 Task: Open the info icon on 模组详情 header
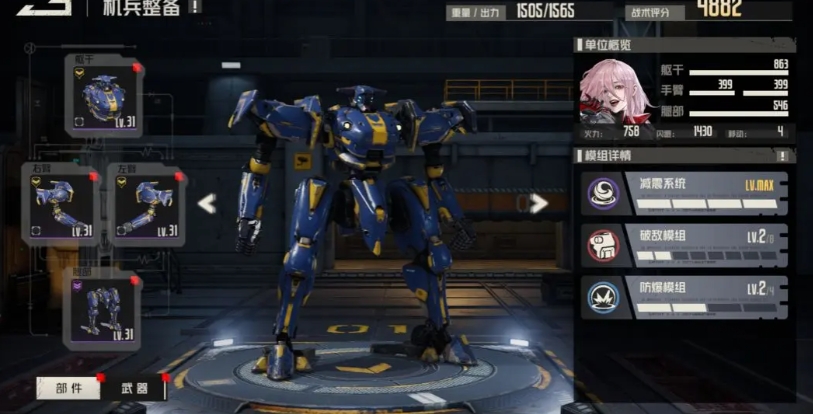tap(782, 155)
